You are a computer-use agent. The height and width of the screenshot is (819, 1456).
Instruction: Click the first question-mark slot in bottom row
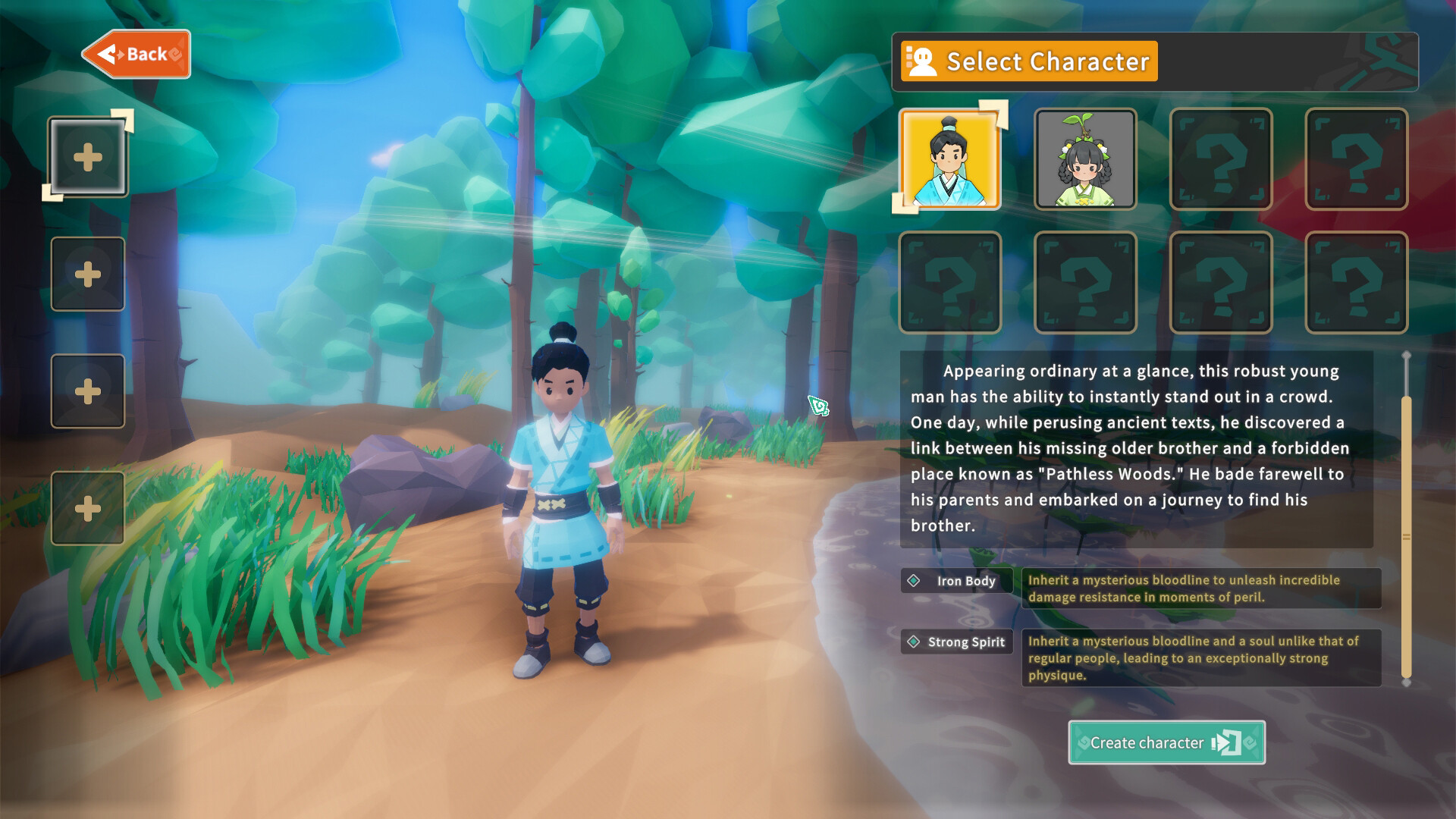949,281
